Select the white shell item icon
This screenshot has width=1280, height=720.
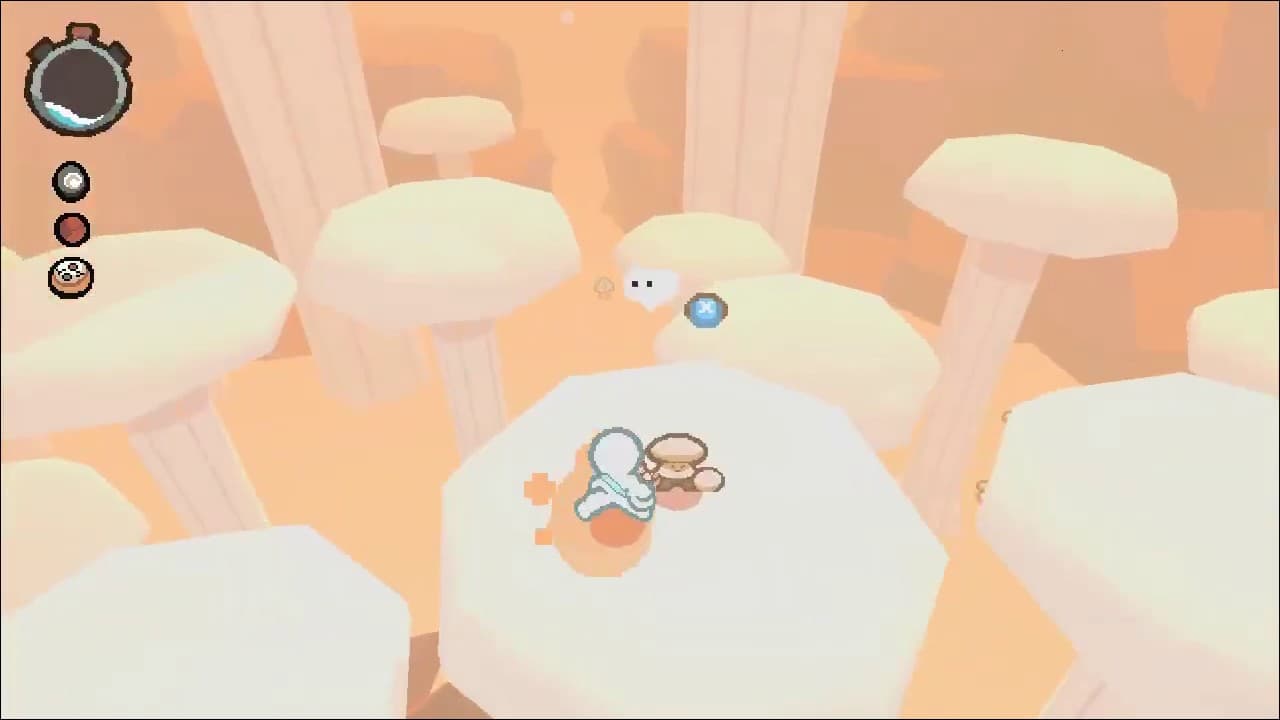pyautogui.click(x=70, y=184)
